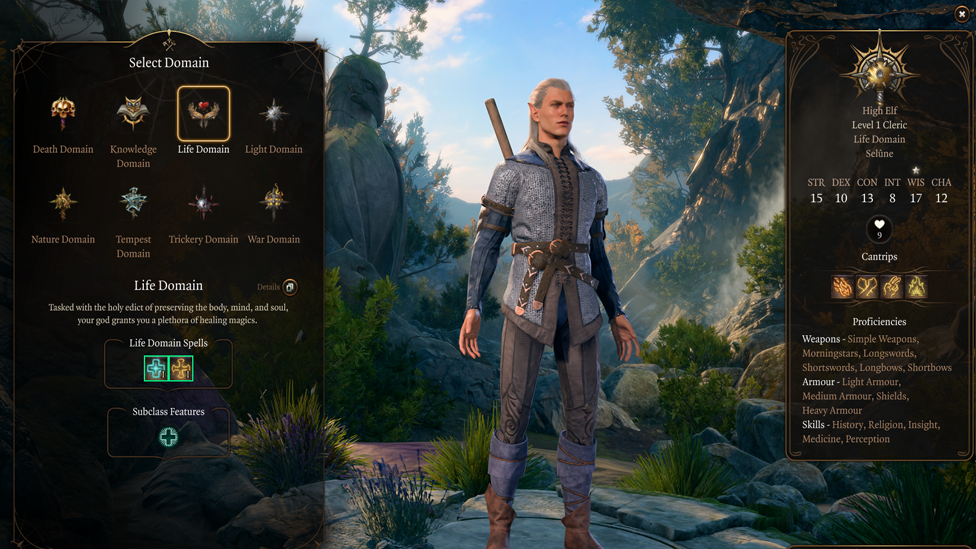Close the character creation screen
The height and width of the screenshot is (549, 976).
click(962, 14)
